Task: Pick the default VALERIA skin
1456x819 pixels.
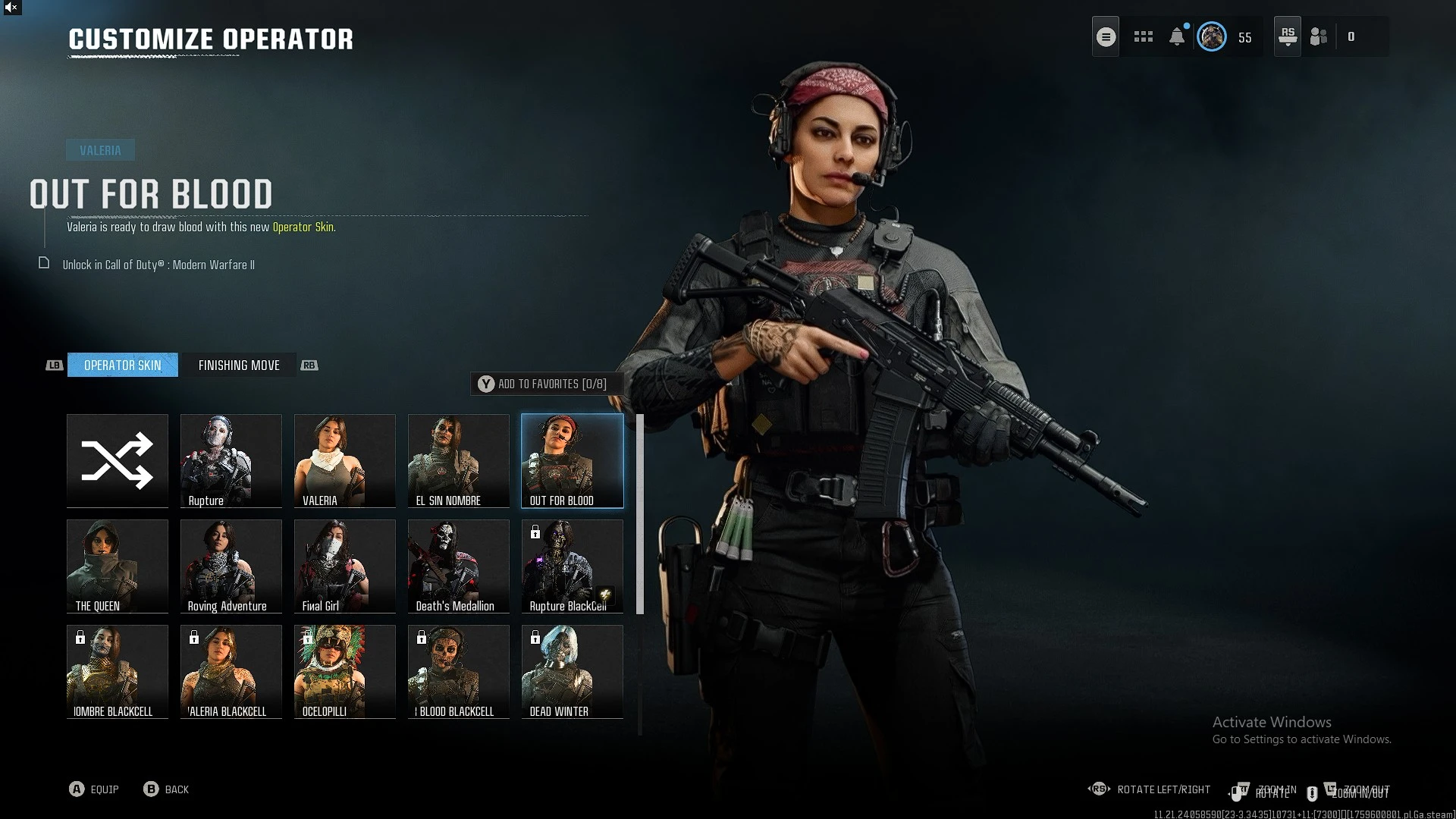Action: coord(345,460)
